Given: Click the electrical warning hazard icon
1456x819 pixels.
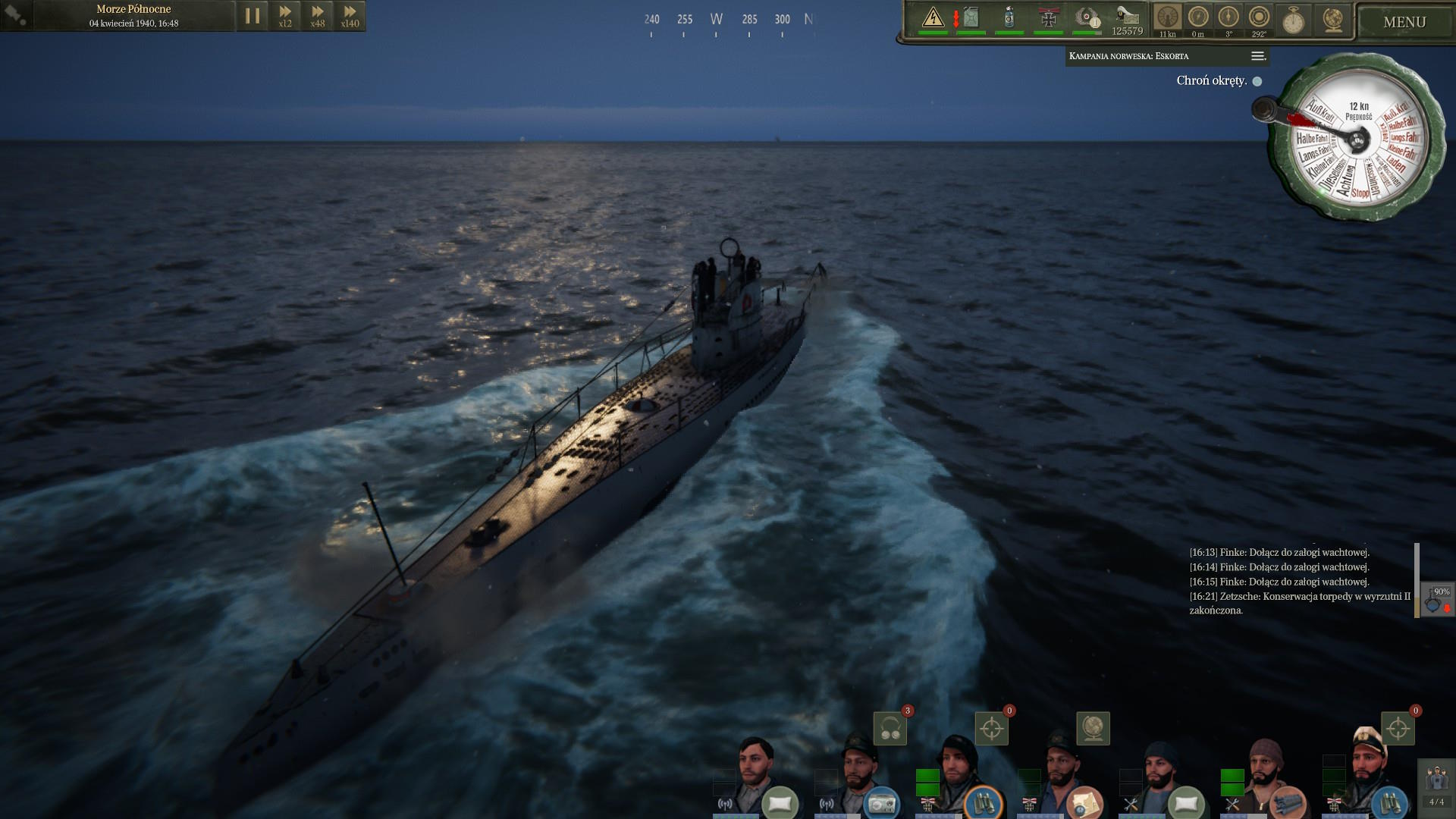Looking at the screenshot, I should click(x=933, y=17).
